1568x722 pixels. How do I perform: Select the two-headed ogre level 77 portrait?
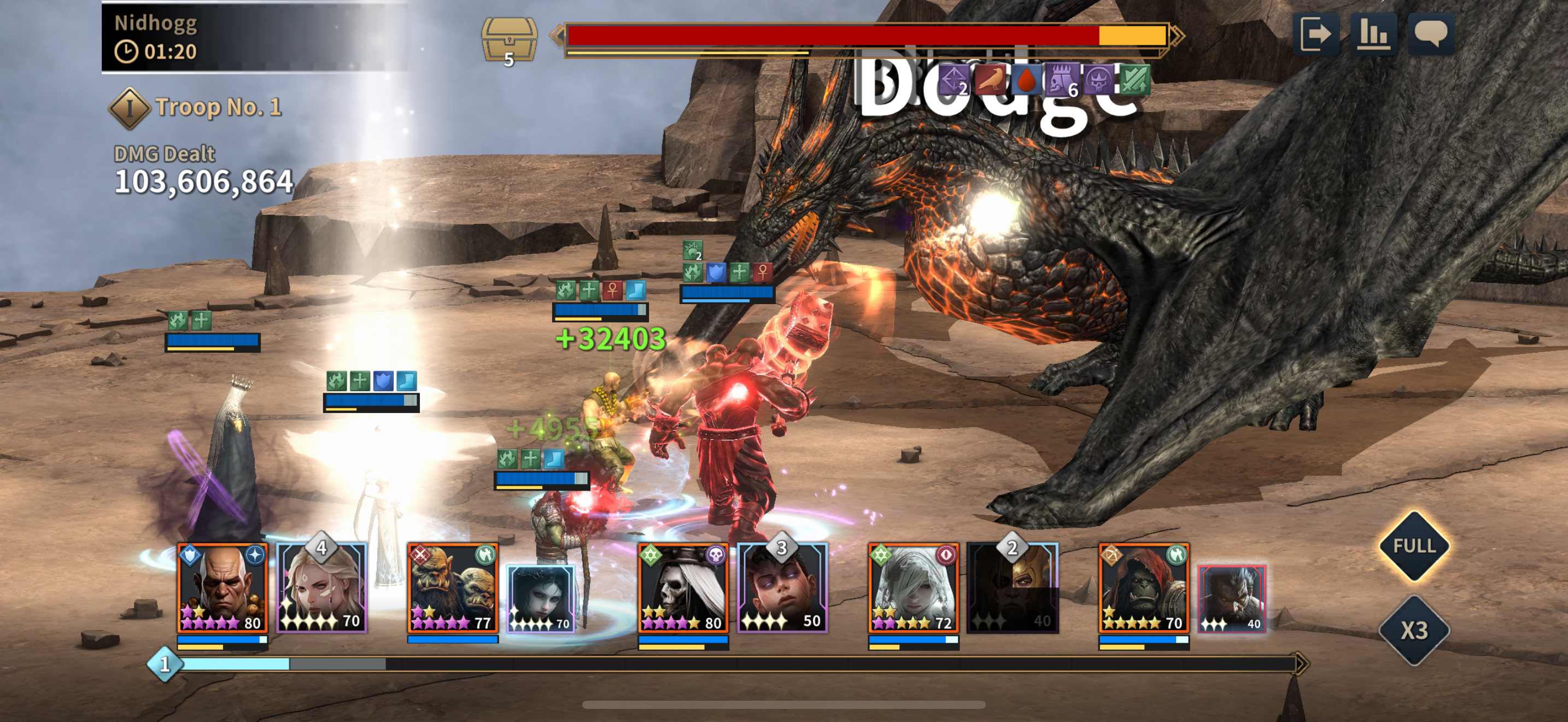point(452,588)
